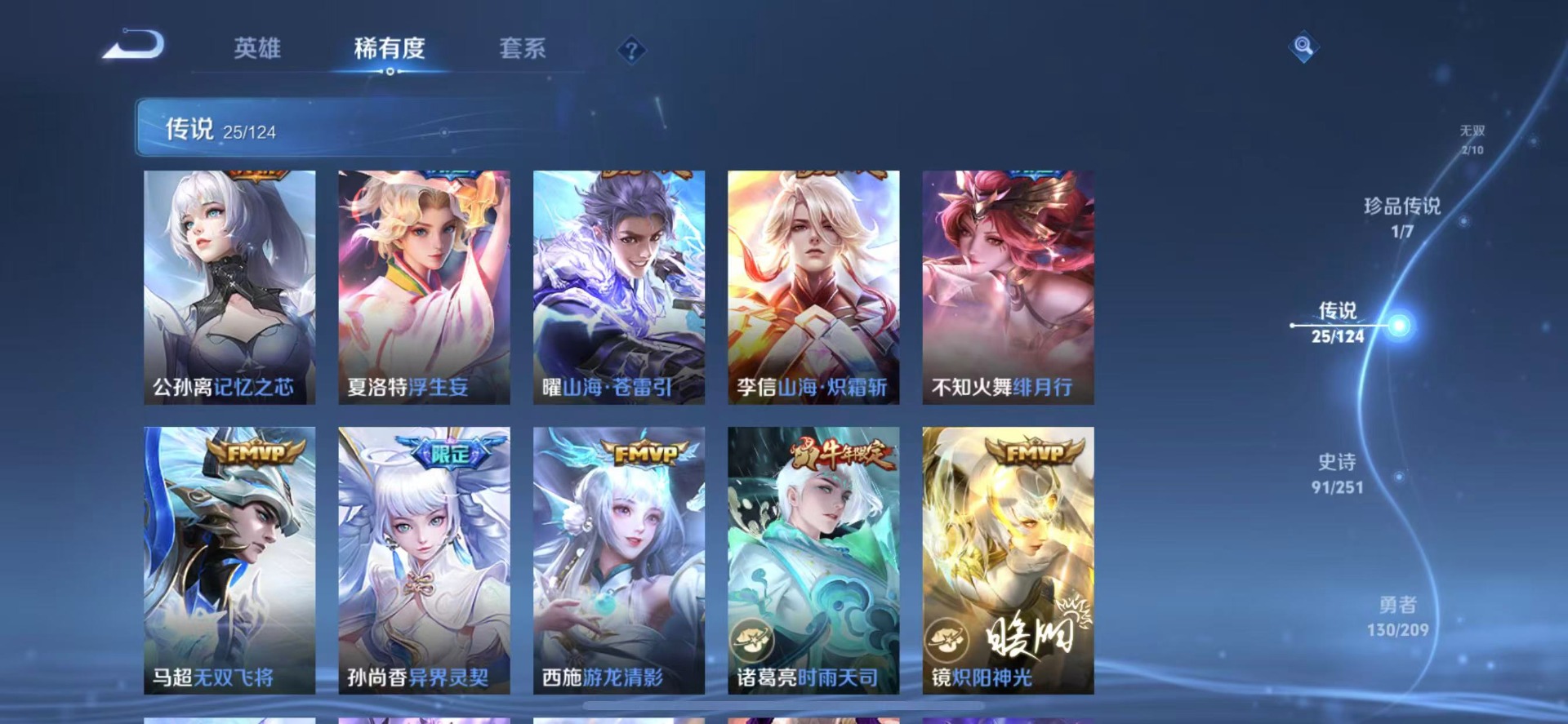The image size is (1568, 724).
Task: Open the question mark help icon
Action: point(630,51)
